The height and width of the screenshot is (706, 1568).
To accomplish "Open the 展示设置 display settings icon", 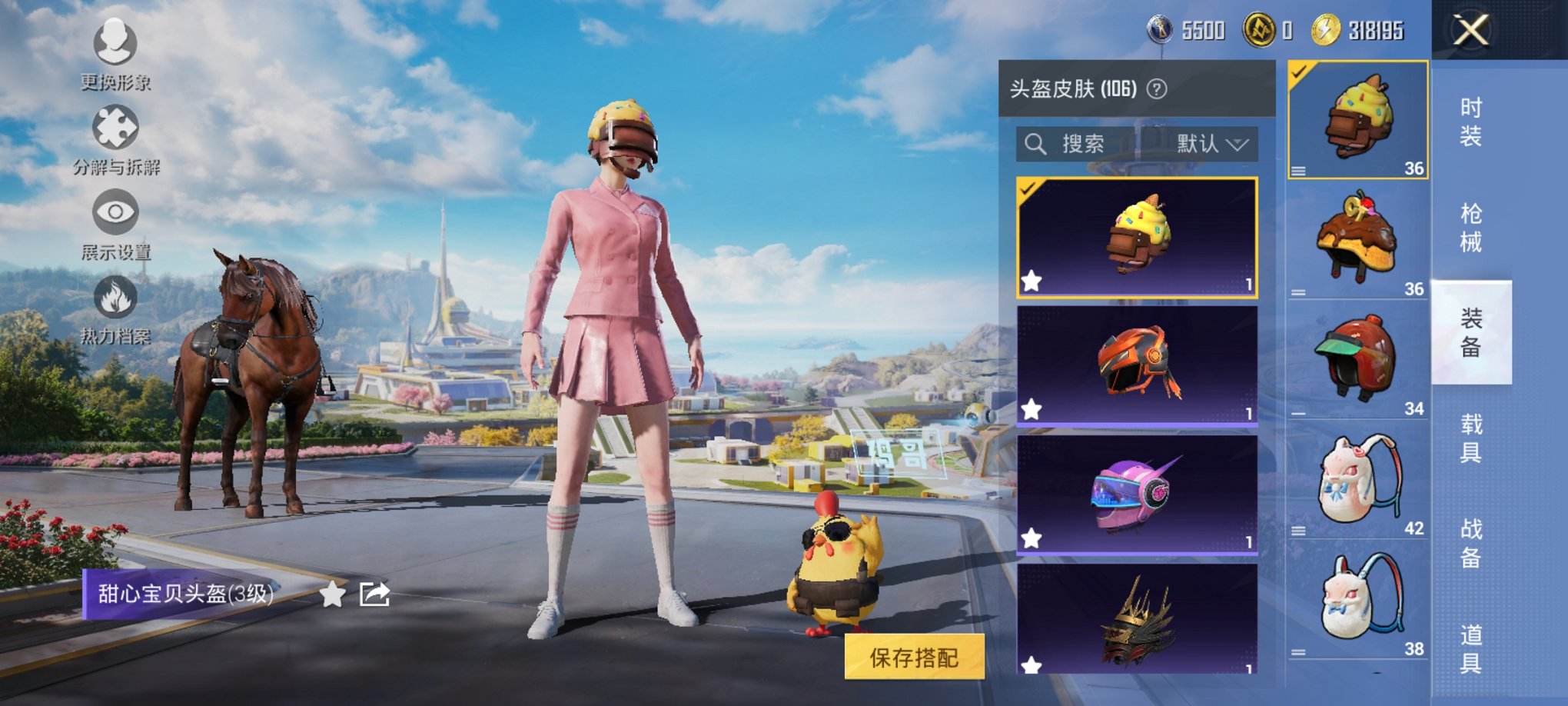I will point(115,212).
